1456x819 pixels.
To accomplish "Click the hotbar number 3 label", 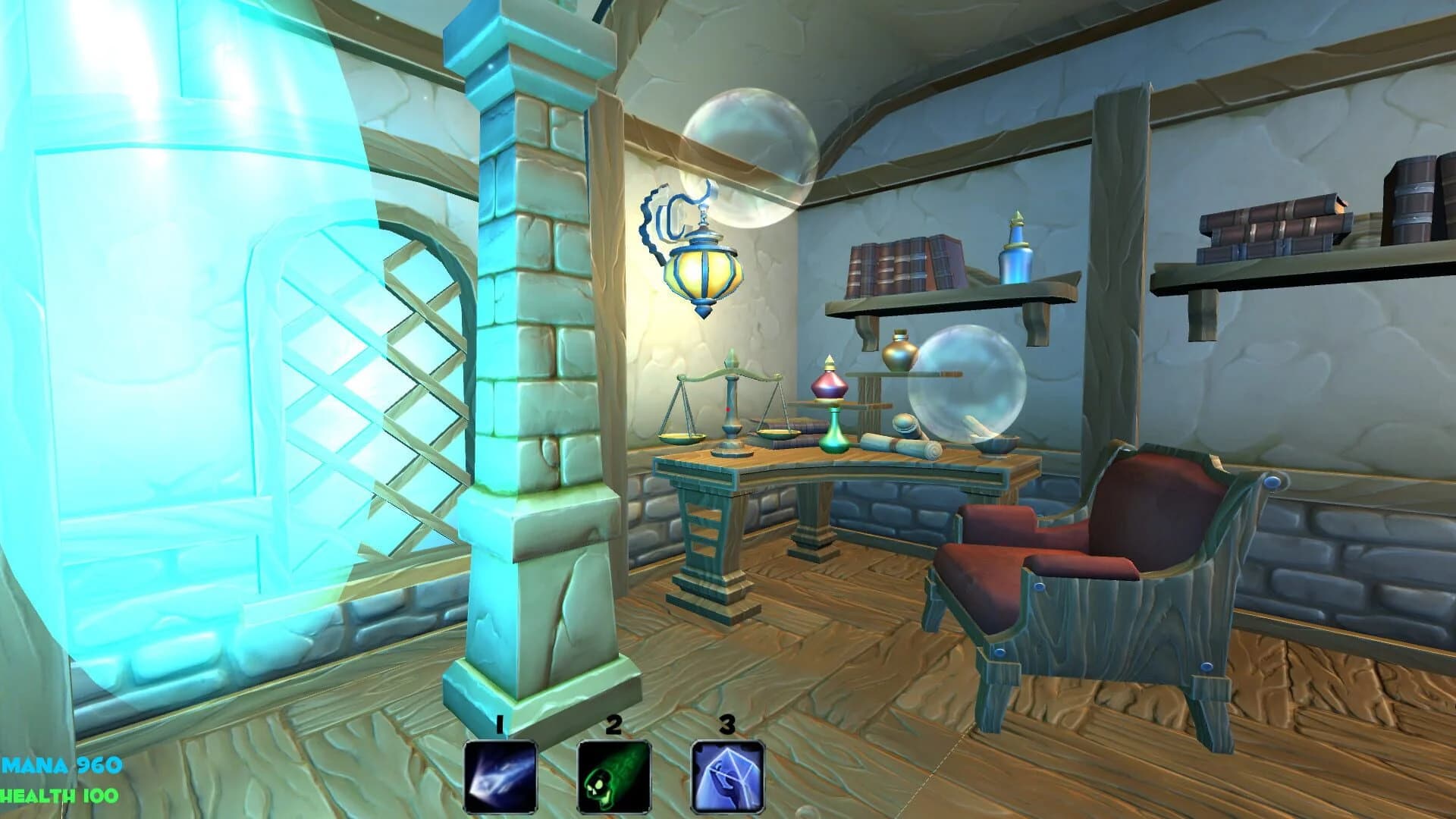I will [726, 724].
